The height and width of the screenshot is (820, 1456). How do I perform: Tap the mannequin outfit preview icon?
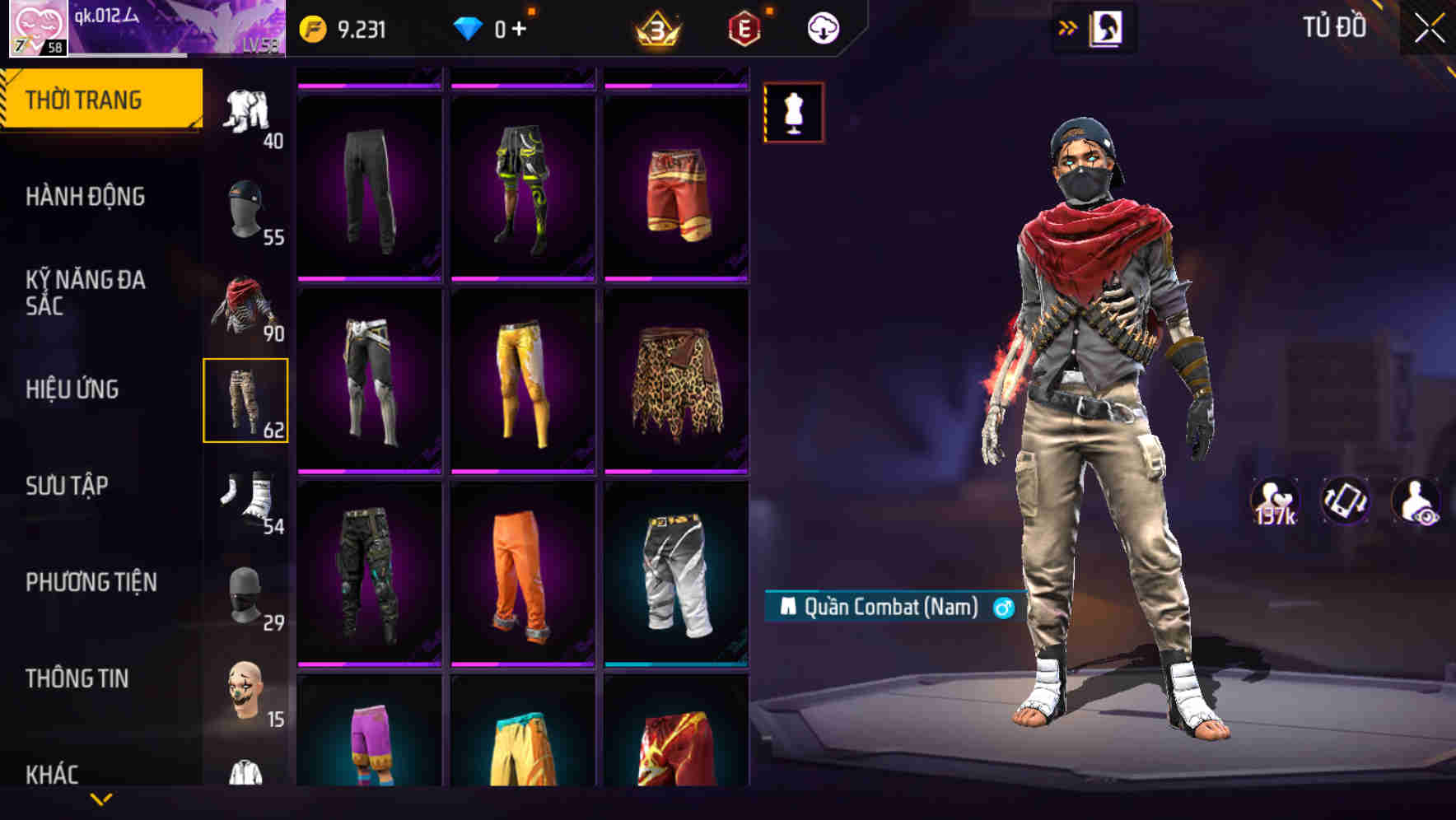tap(792, 112)
